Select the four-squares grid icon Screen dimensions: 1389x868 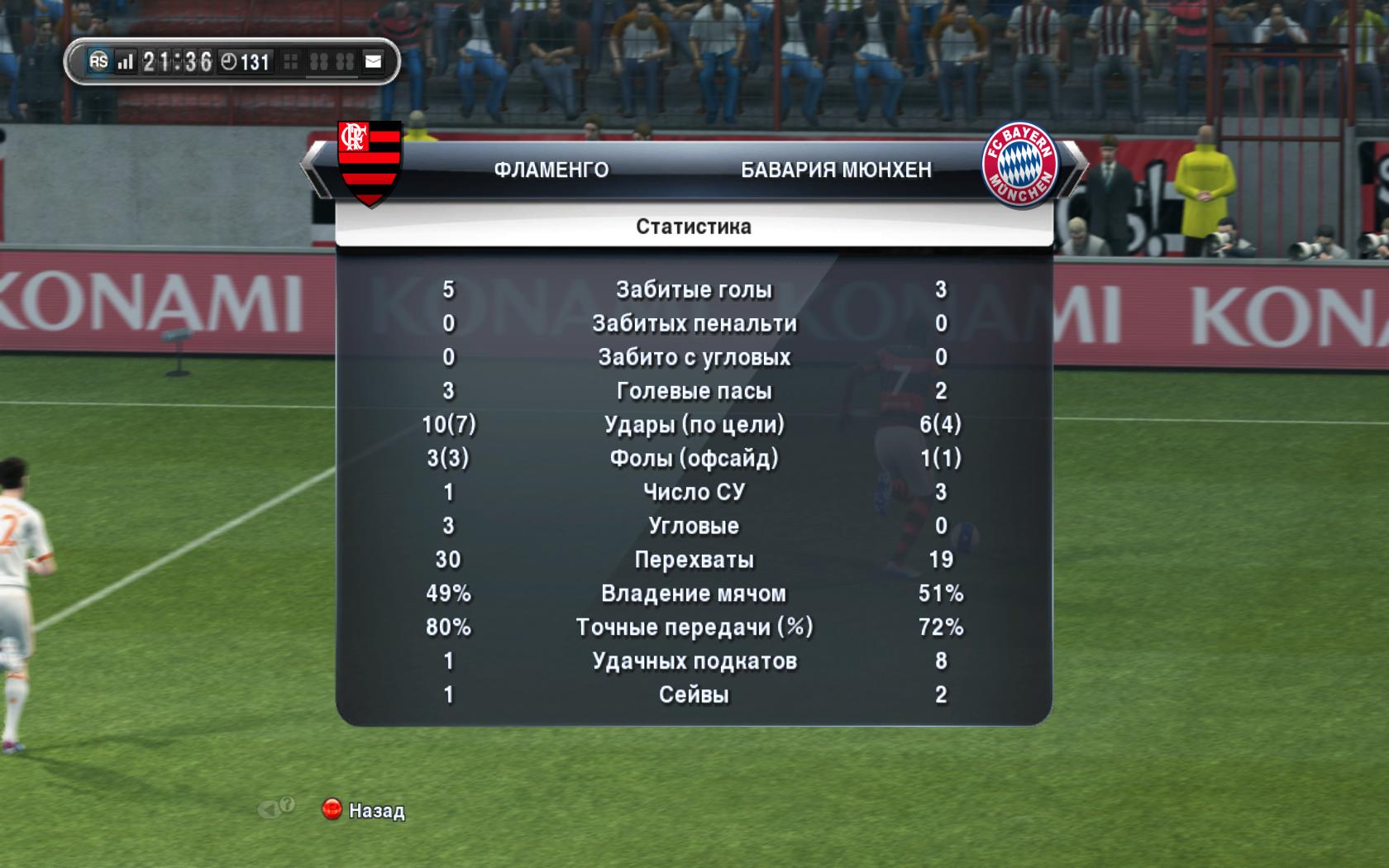[x=291, y=61]
